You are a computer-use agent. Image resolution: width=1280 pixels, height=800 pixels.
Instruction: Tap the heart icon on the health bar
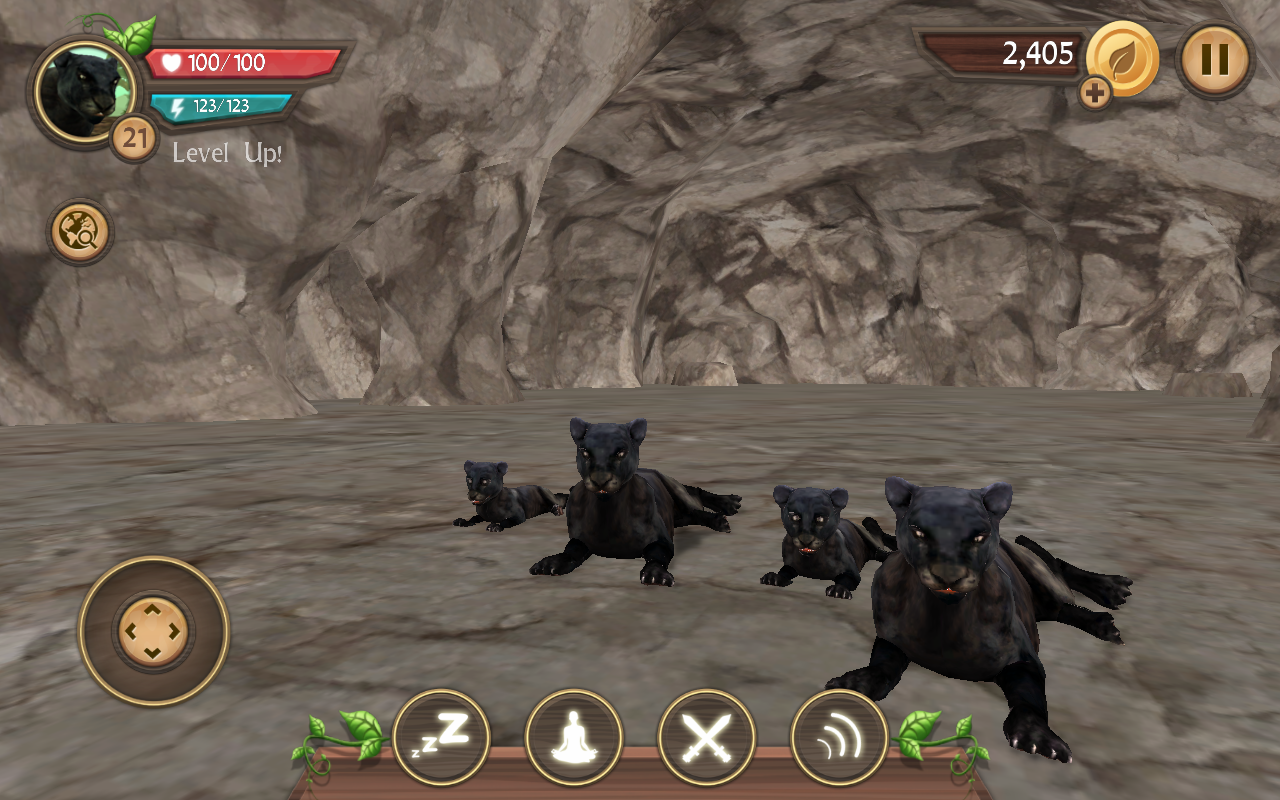(x=170, y=63)
